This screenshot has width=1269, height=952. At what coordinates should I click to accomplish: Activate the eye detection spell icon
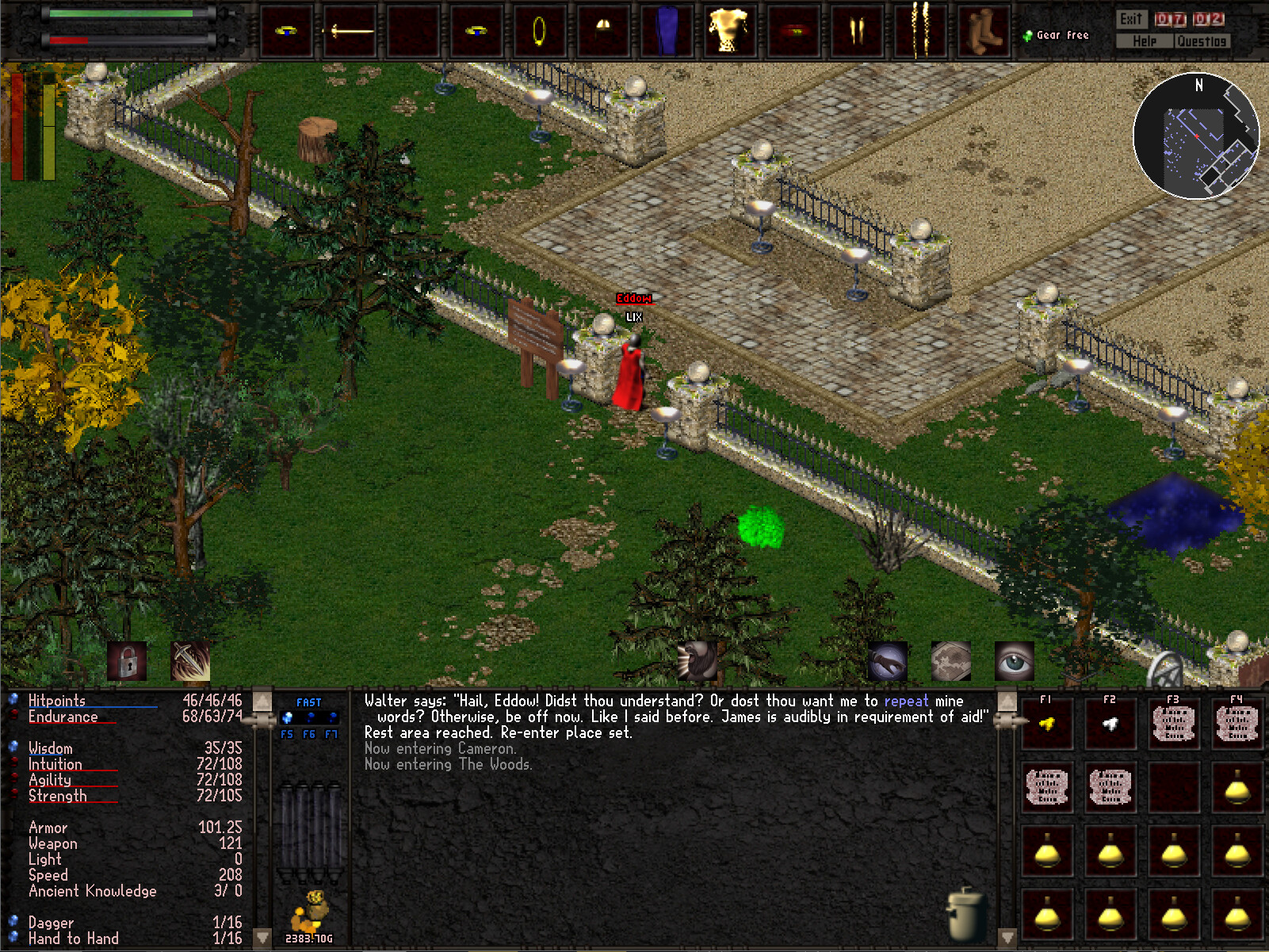1015,660
